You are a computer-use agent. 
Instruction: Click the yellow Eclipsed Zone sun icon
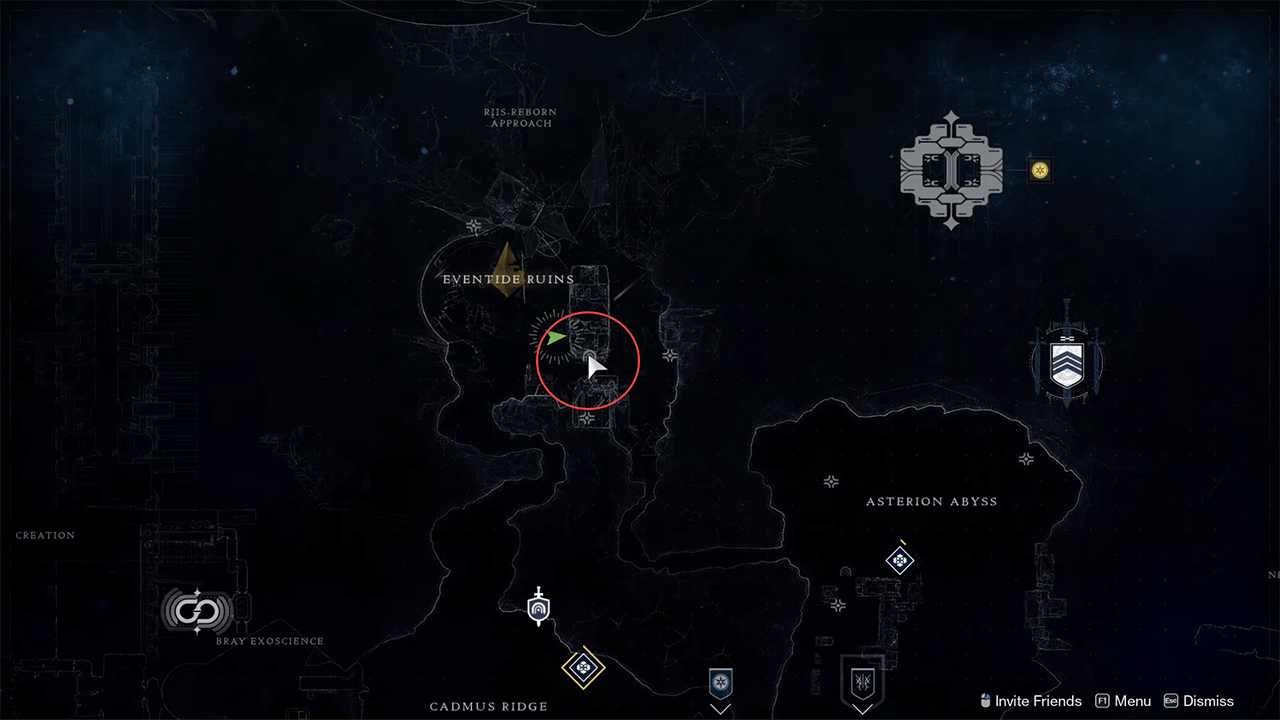[1038, 171]
